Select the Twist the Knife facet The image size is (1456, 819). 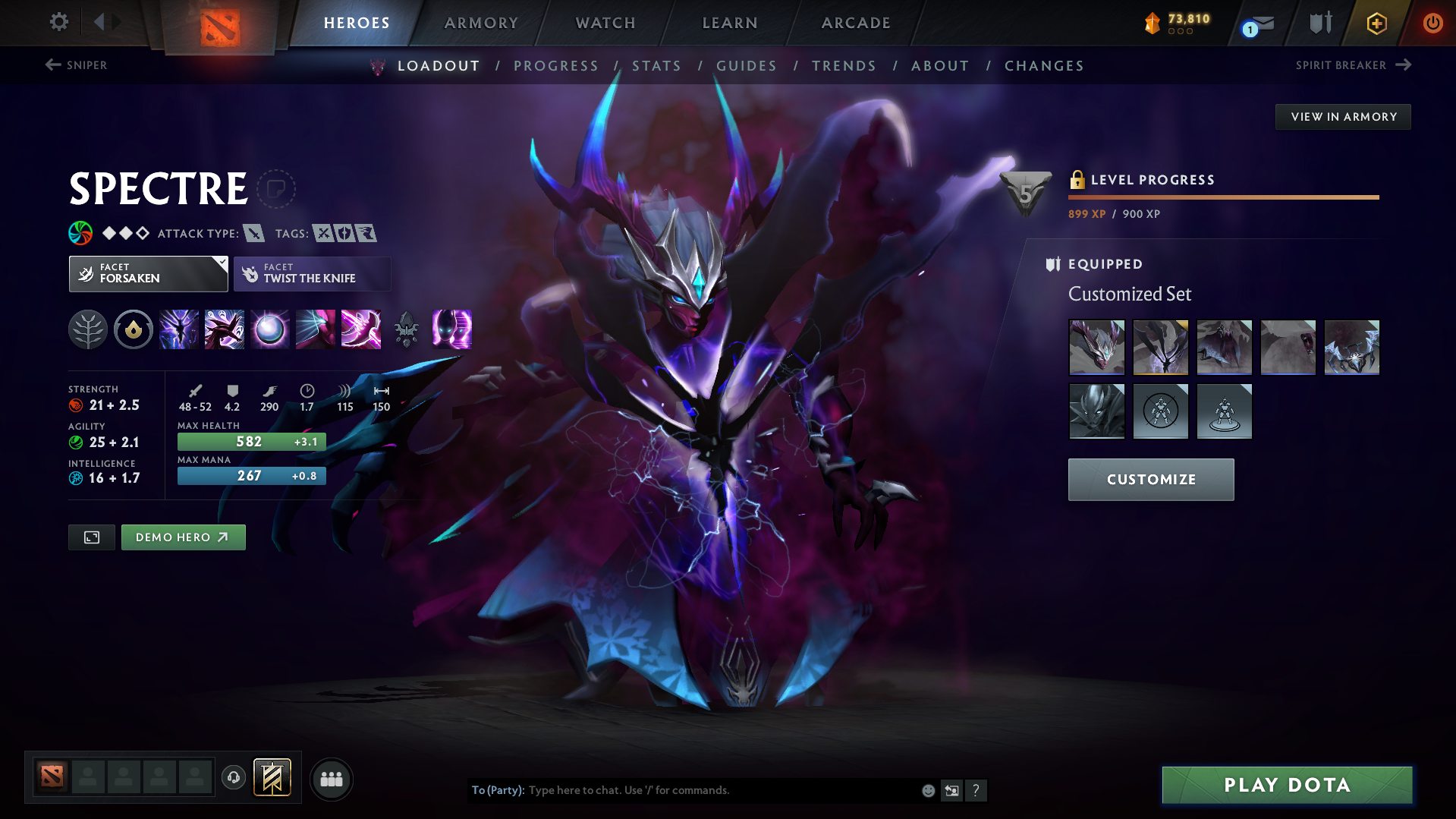(312, 274)
